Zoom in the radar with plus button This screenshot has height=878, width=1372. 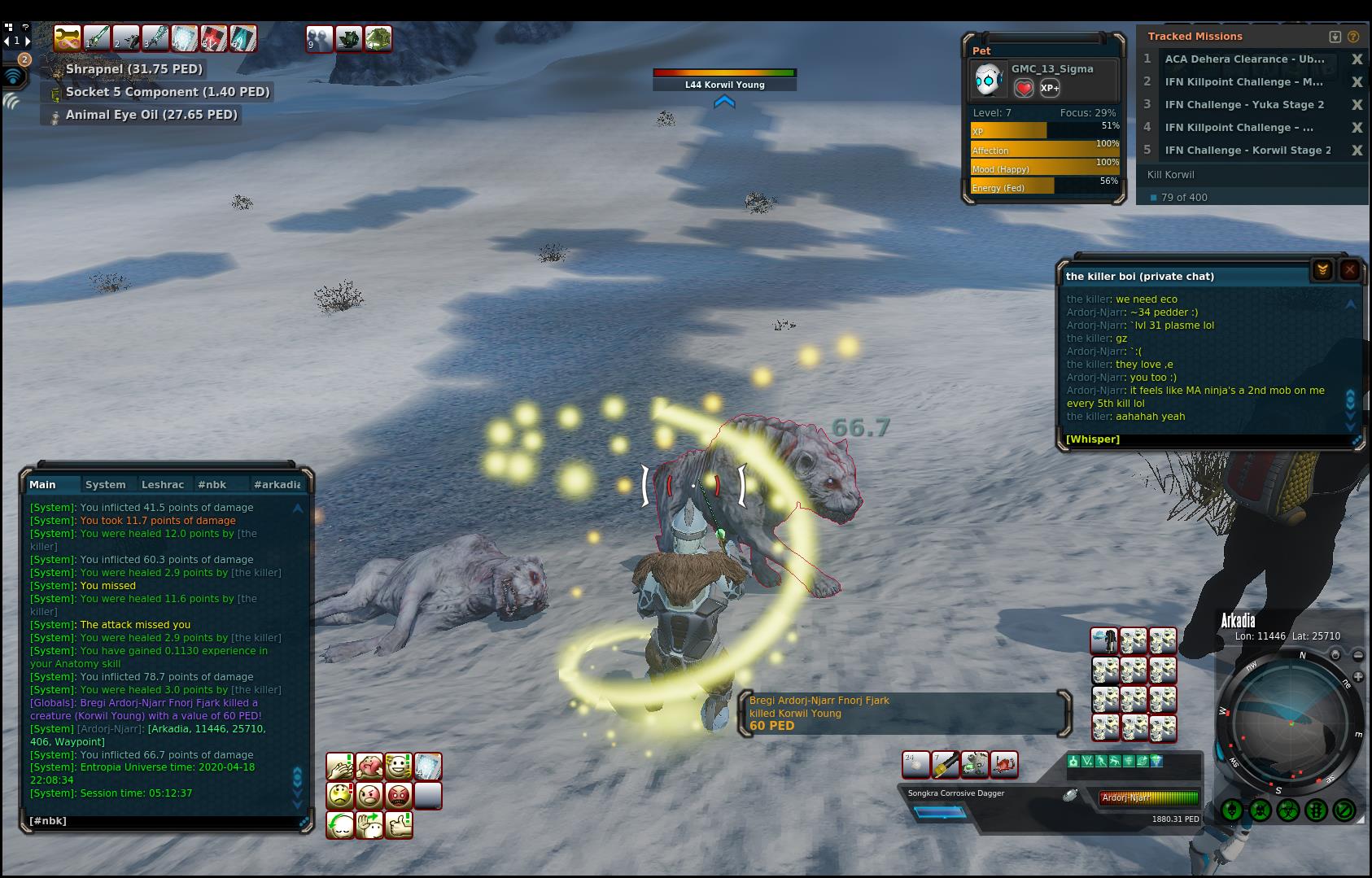click(x=1335, y=655)
